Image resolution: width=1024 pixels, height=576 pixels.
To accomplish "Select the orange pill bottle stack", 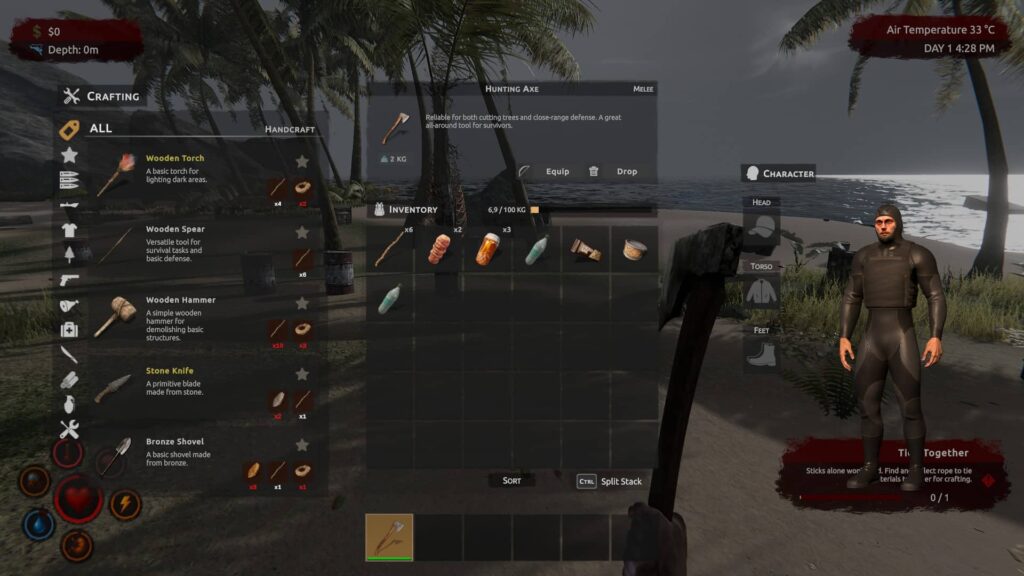I will [x=488, y=249].
